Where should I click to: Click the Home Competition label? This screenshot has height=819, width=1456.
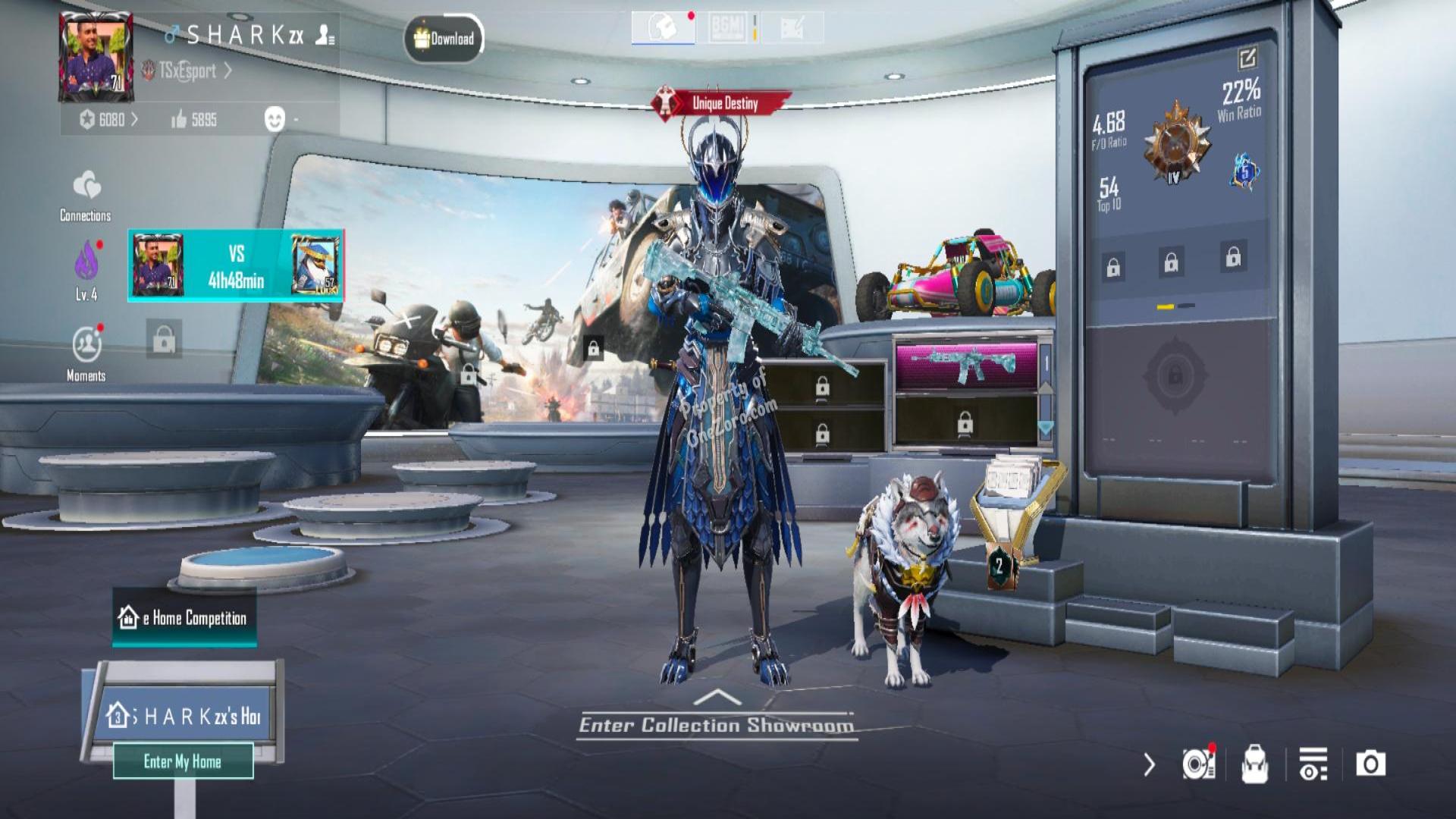184,618
